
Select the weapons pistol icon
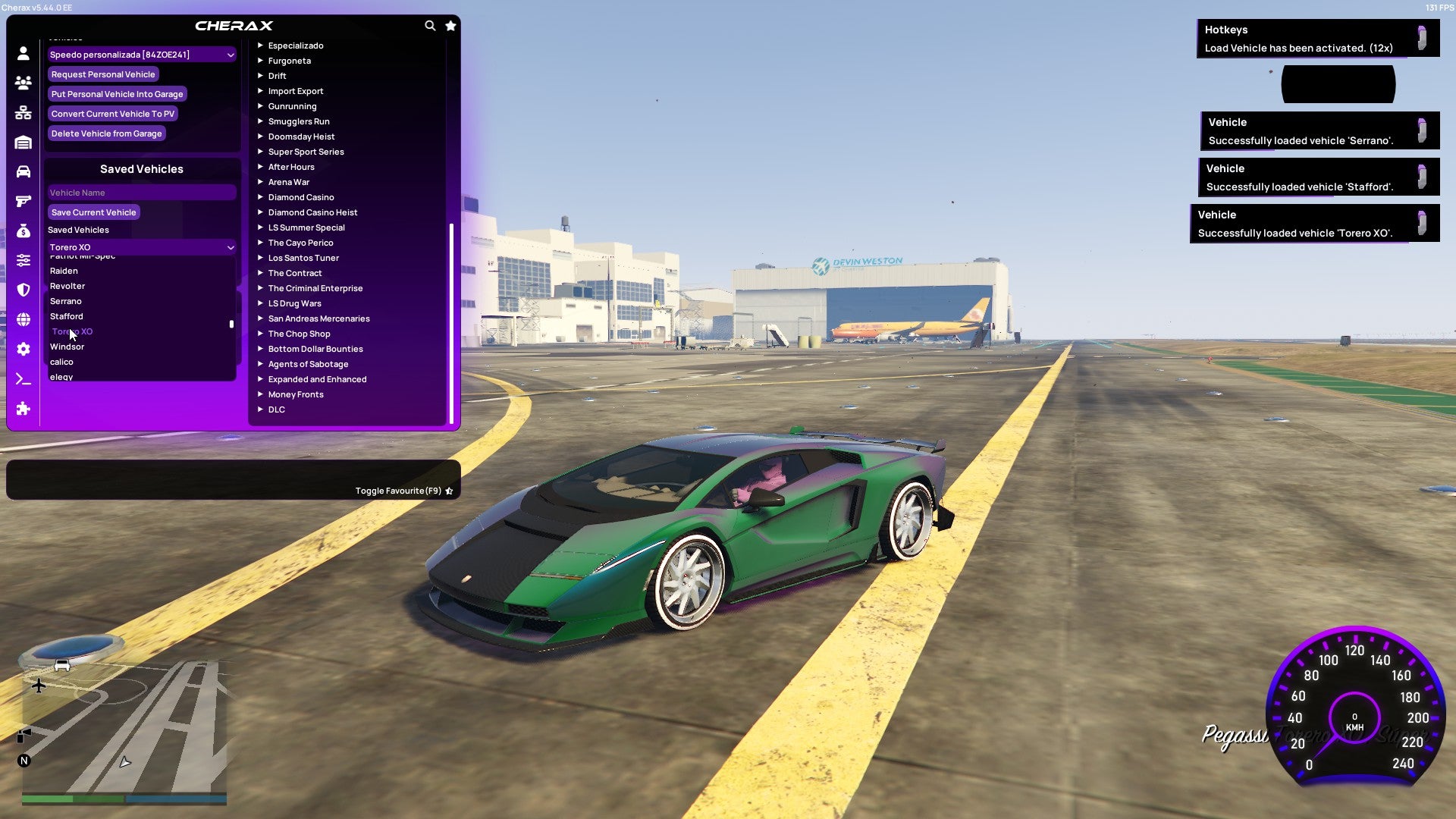(23, 202)
